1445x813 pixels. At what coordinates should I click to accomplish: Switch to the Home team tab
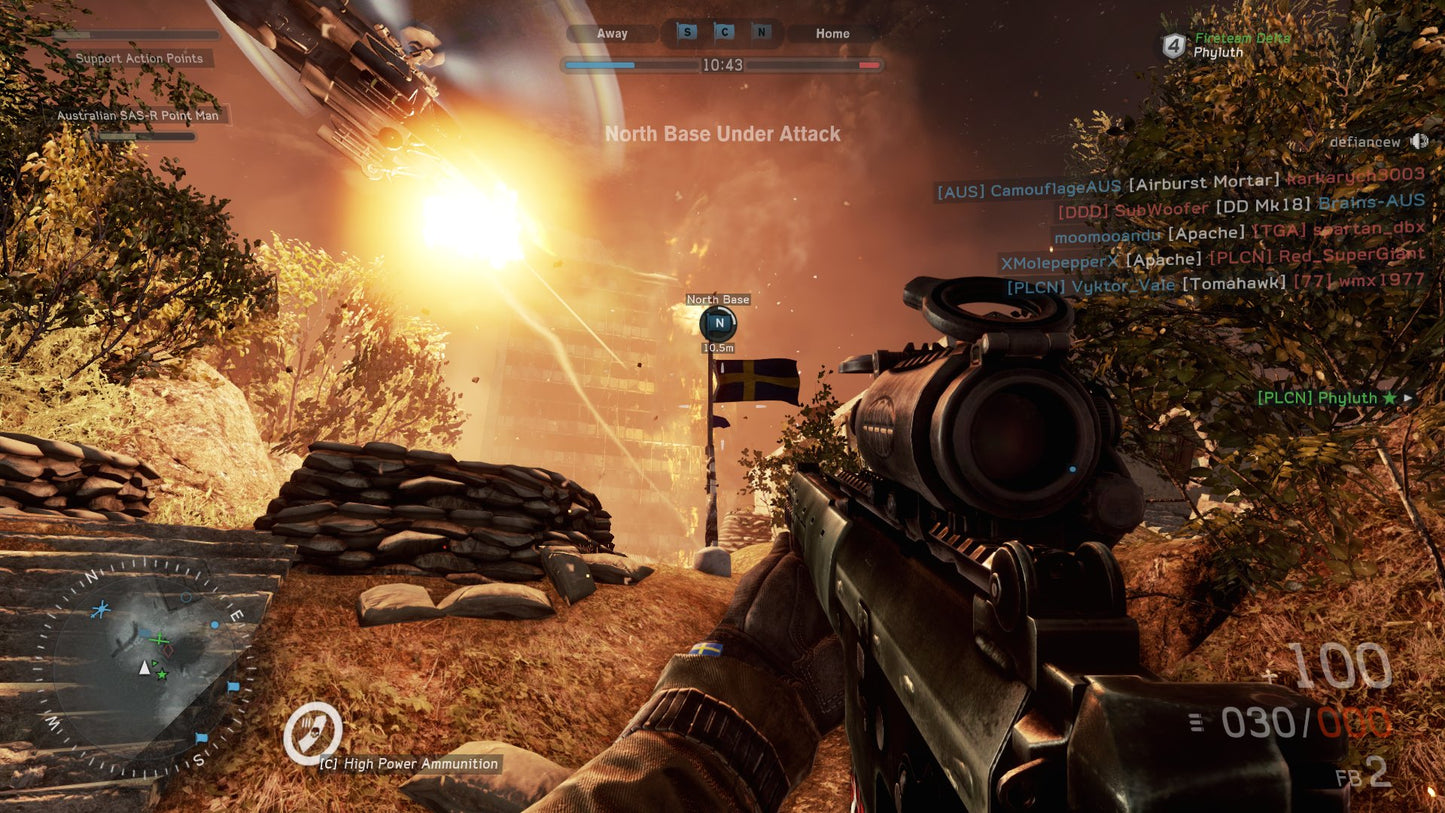[x=831, y=33]
